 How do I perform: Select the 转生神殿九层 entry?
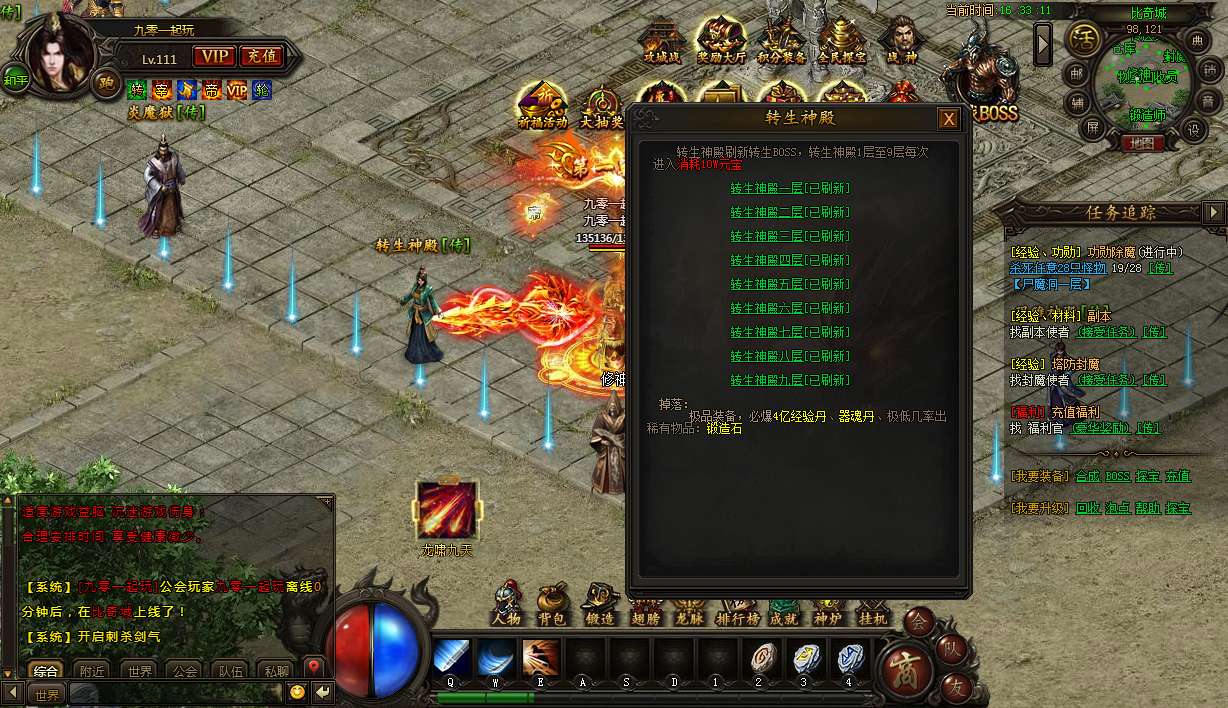[x=789, y=380]
